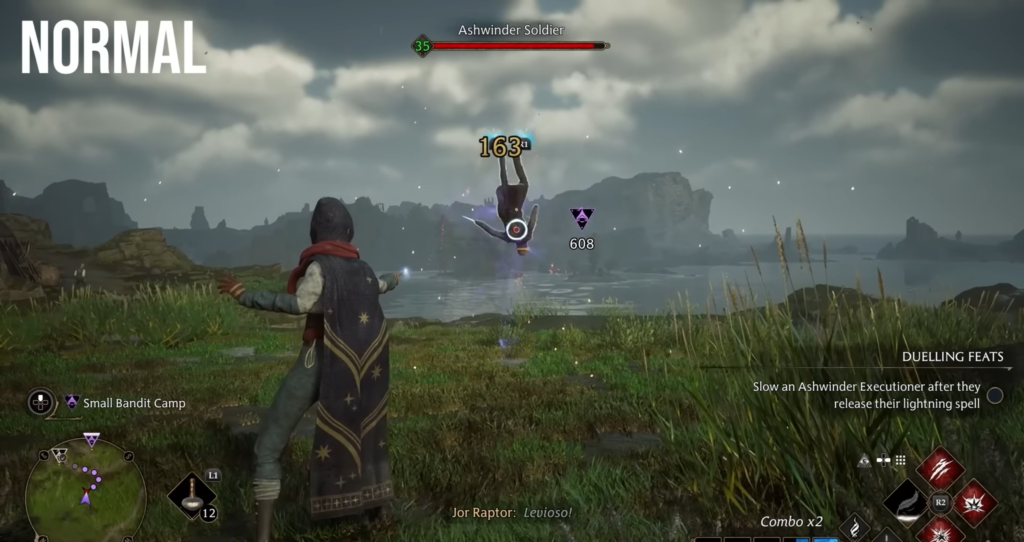
Task: Open the Duelling Feats panel header
Action: [x=951, y=356]
